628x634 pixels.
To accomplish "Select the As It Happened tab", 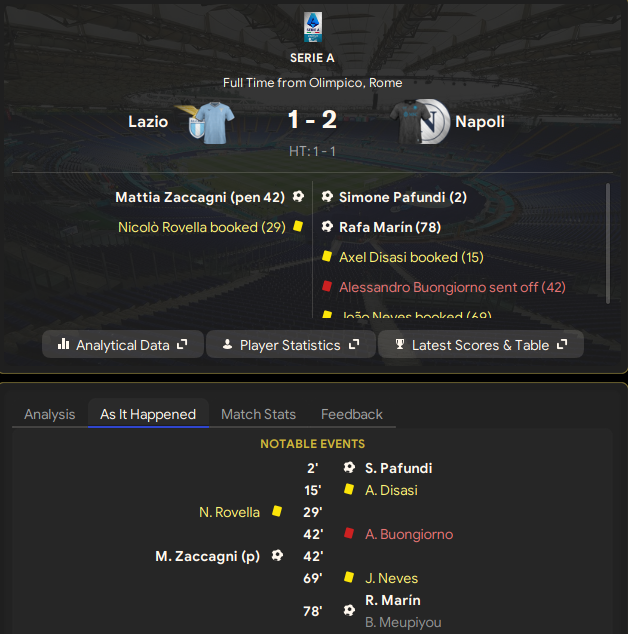I will pos(148,414).
